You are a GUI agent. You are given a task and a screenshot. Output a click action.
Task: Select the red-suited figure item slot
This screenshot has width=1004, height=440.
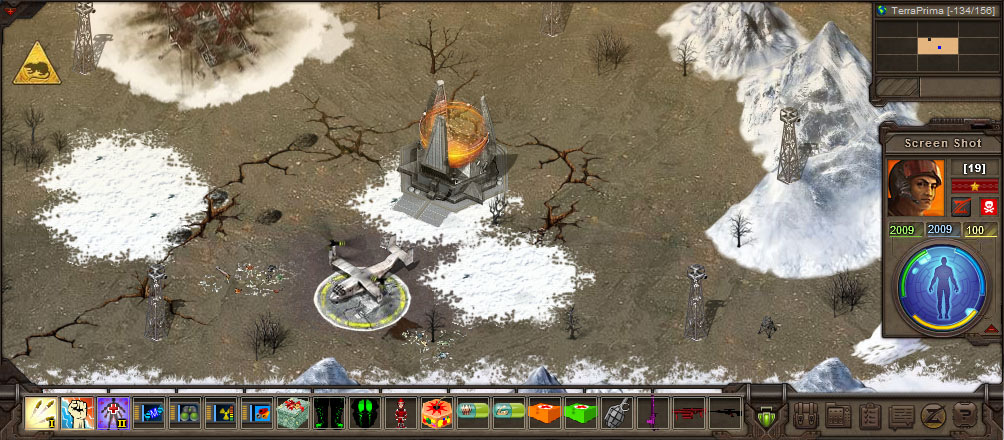(400, 411)
